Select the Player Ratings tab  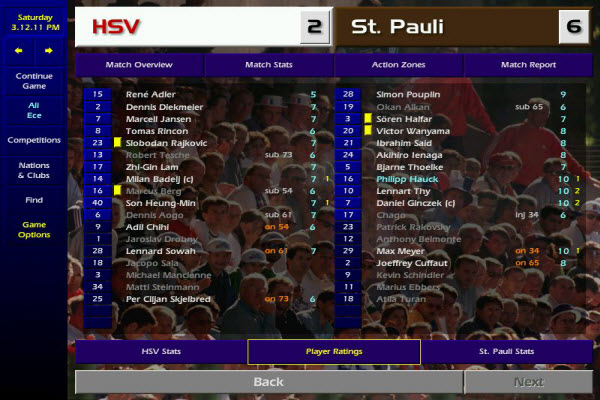[x=334, y=352]
